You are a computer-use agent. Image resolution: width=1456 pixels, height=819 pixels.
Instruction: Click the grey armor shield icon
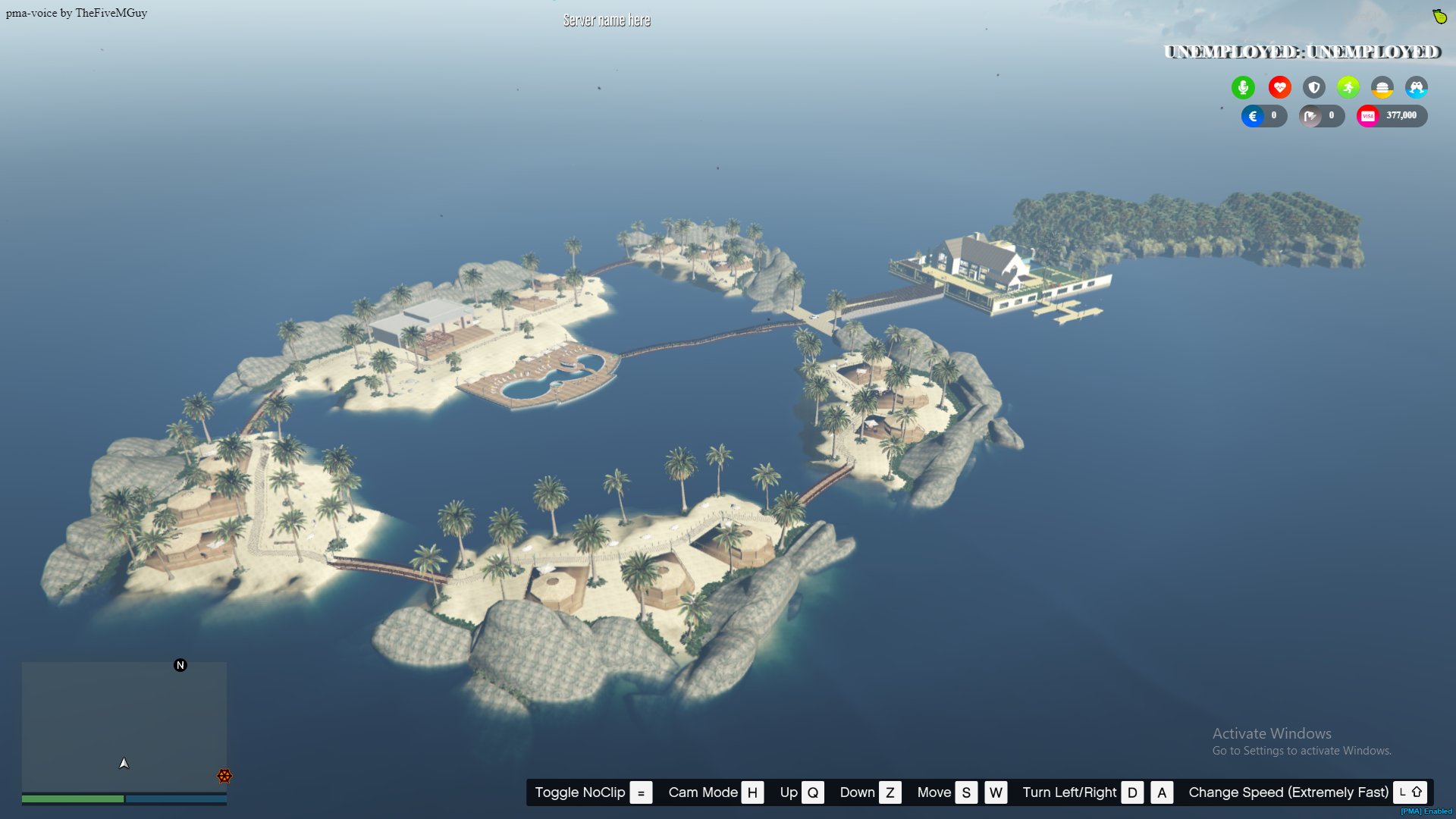(x=1313, y=87)
